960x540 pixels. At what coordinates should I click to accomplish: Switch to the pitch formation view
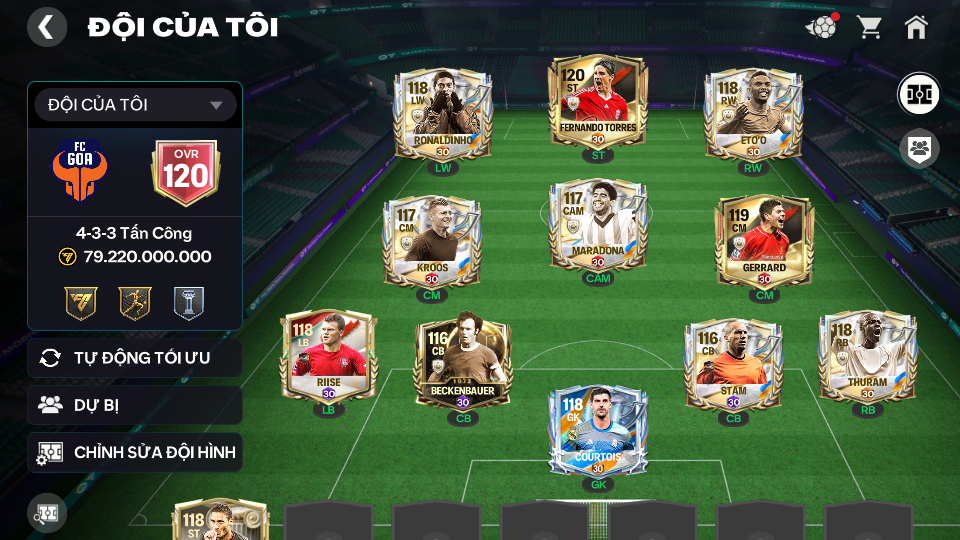917,94
